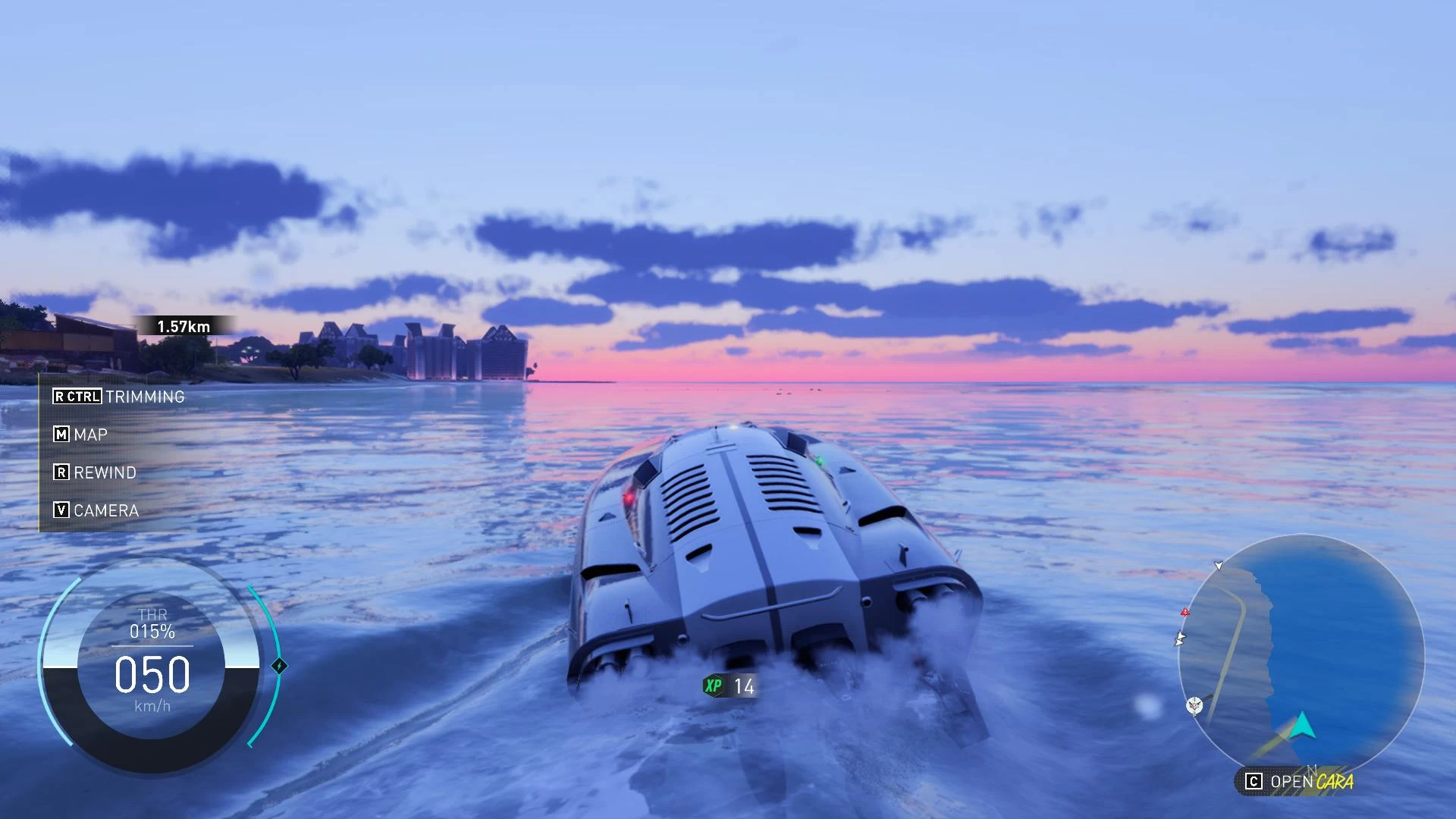
Task: Open the Map from the shortcut list
Action: (x=80, y=435)
